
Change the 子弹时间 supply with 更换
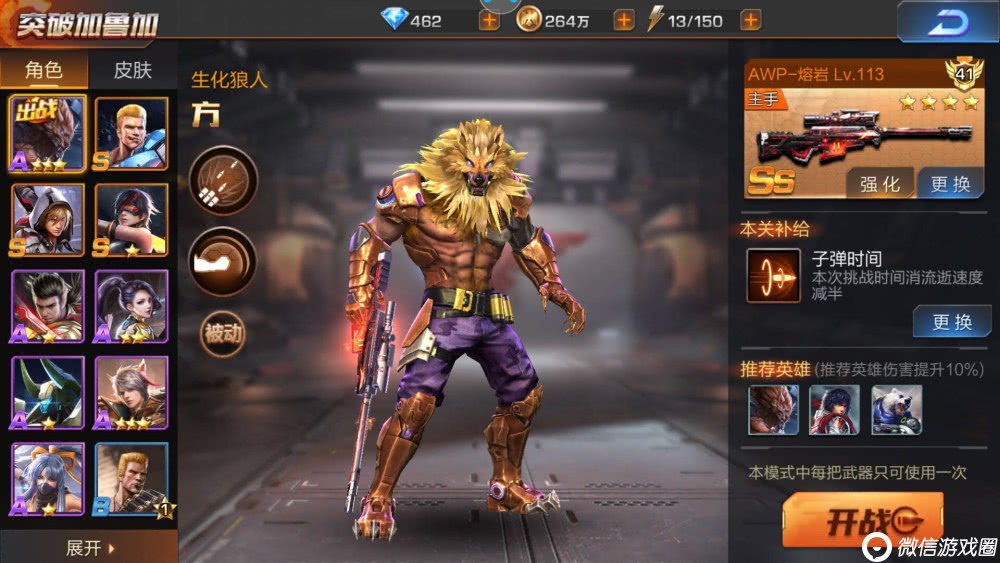951,321
